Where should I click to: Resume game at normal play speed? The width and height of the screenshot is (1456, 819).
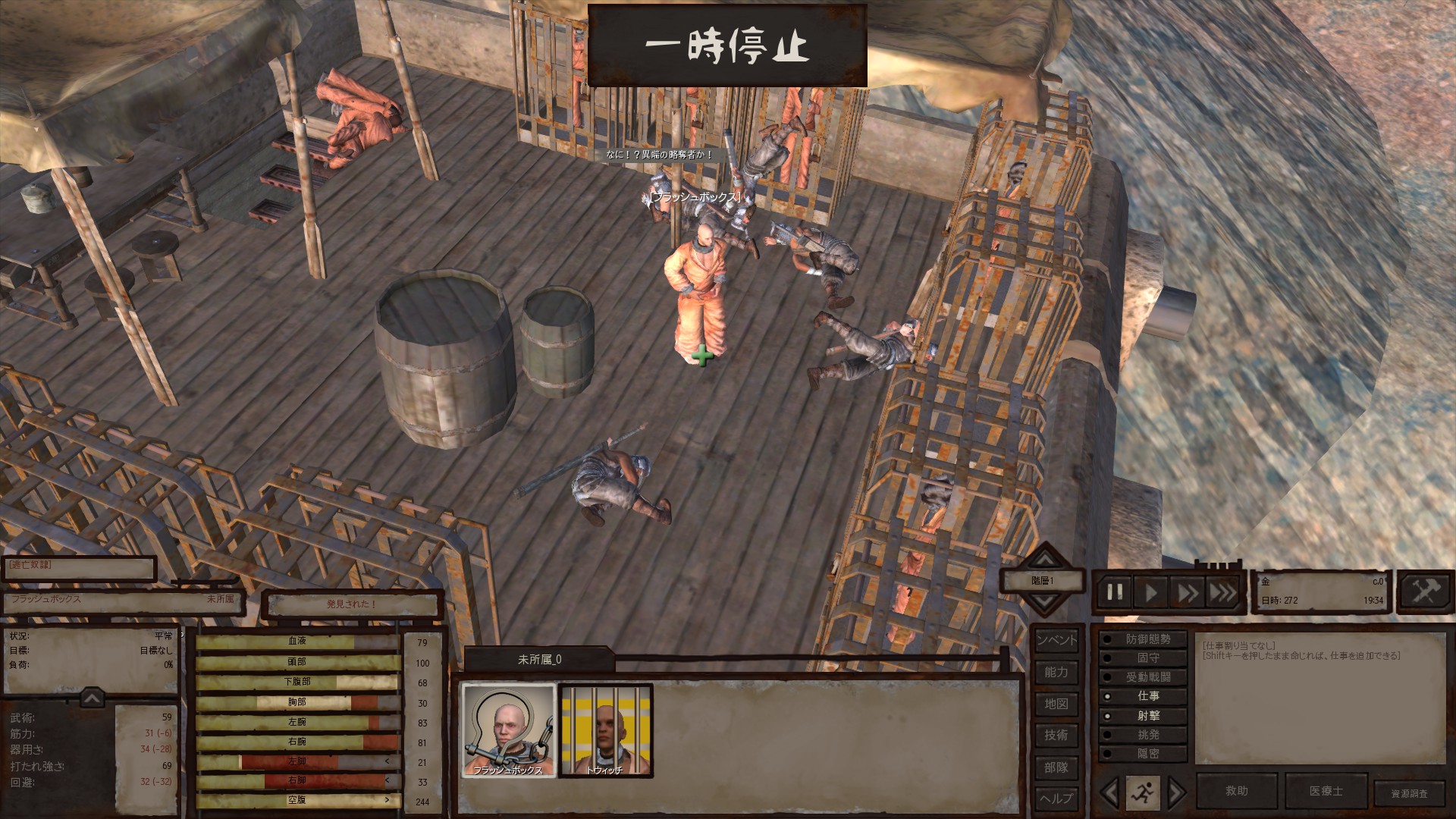(x=1151, y=592)
